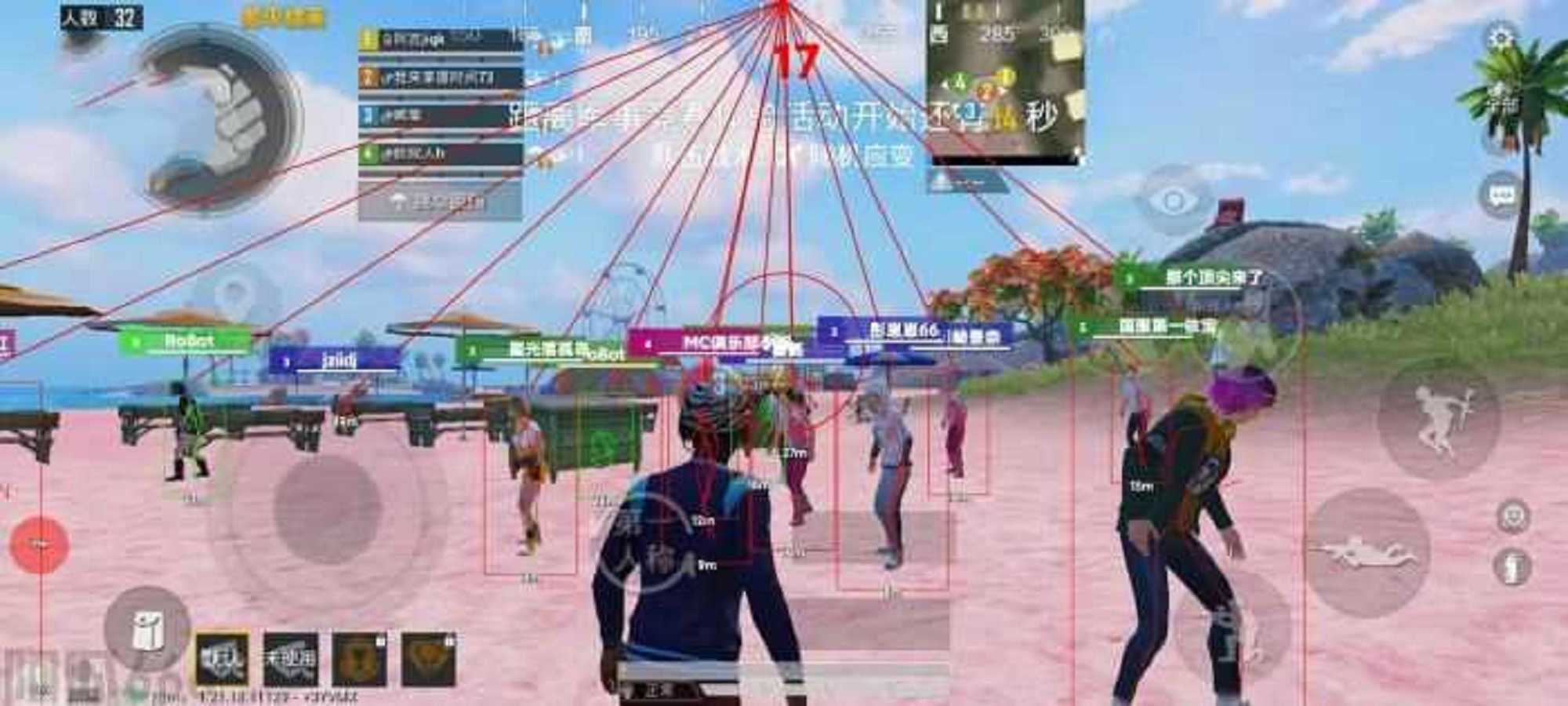Open the settings gear icon
The height and width of the screenshot is (706, 1568).
(x=1500, y=38)
